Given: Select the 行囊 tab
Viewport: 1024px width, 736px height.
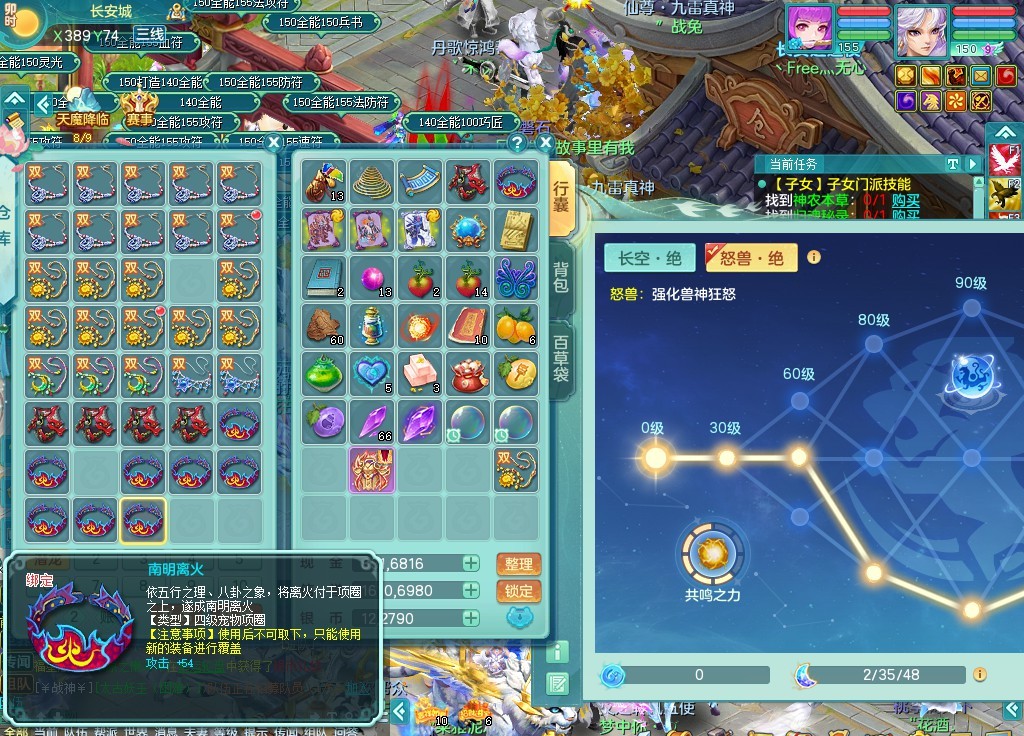Looking at the screenshot, I should (x=561, y=198).
